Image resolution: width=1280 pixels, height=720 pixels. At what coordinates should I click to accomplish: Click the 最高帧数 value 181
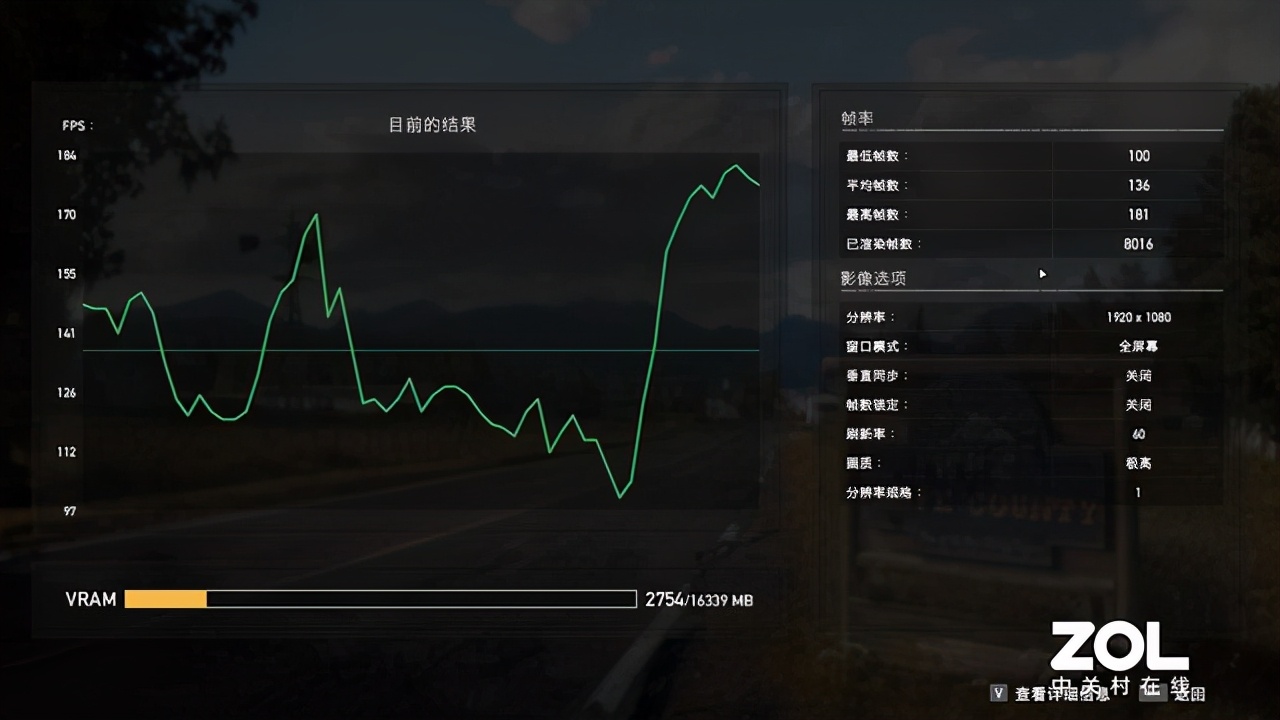tap(1140, 214)
